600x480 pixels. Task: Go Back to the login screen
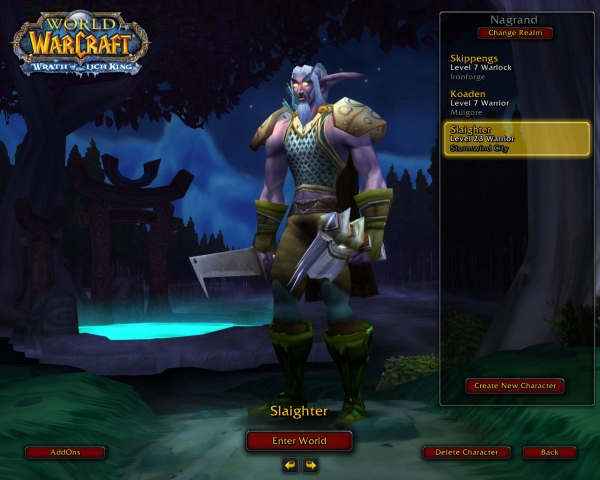tap(549, 452)
